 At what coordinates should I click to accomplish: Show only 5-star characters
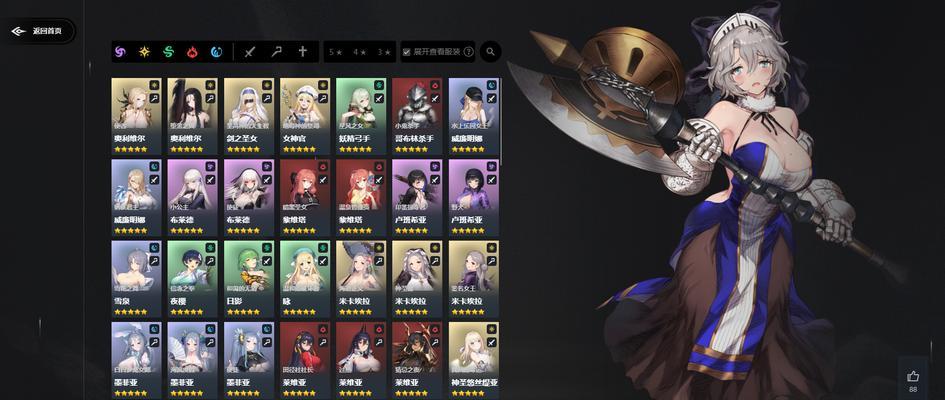(336, 51)
